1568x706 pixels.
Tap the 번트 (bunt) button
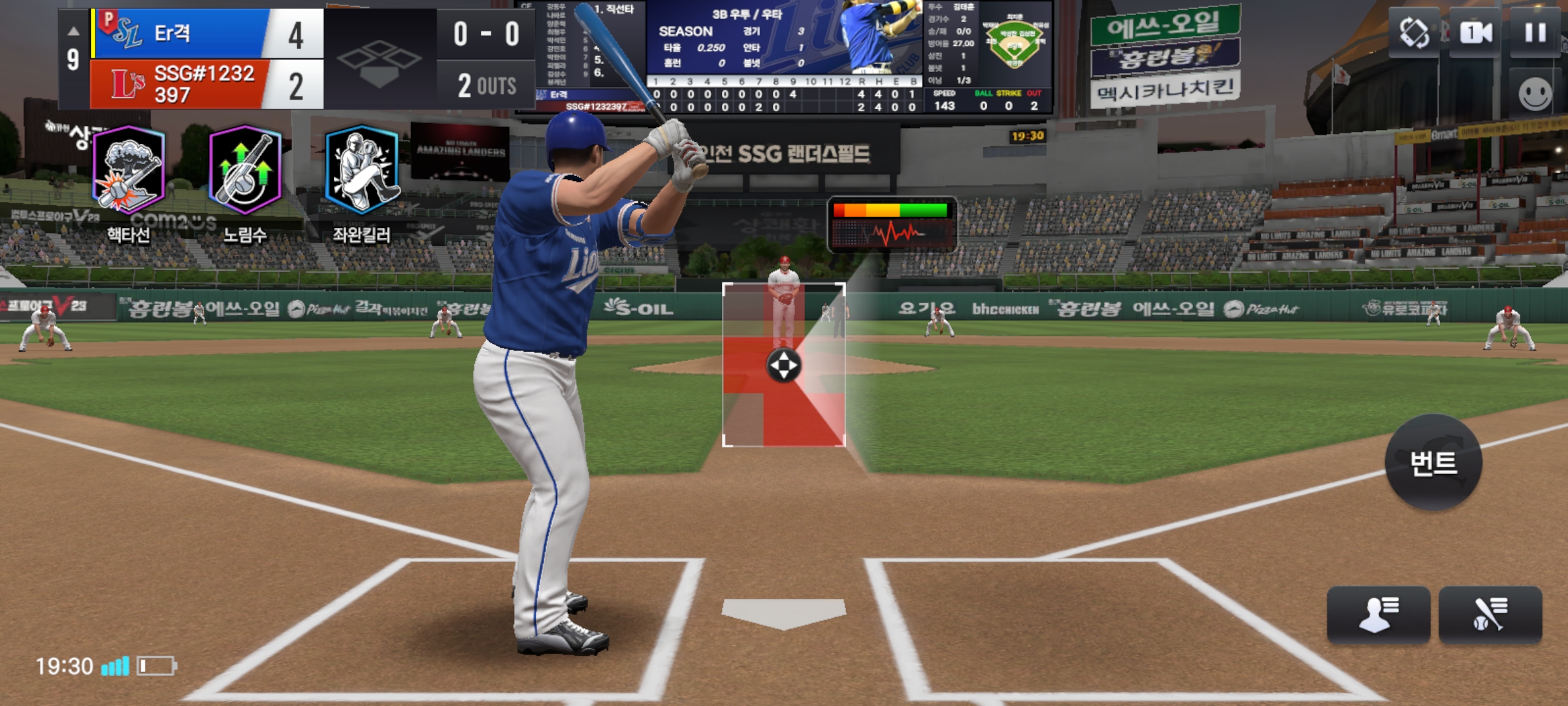pyautogui.click(x=1433, y=463)
